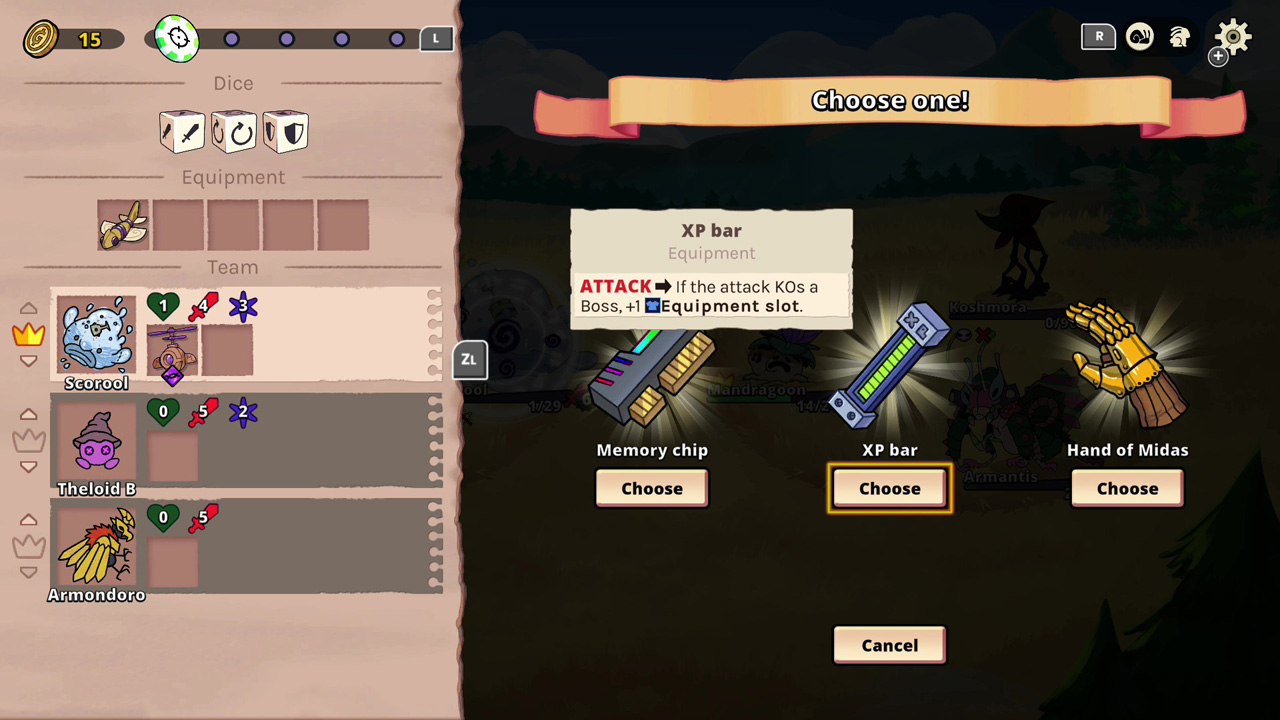This screenshot has width=1280, height=720.
Task: Select the shield die in Dice panel
Action: click(285, 131)
